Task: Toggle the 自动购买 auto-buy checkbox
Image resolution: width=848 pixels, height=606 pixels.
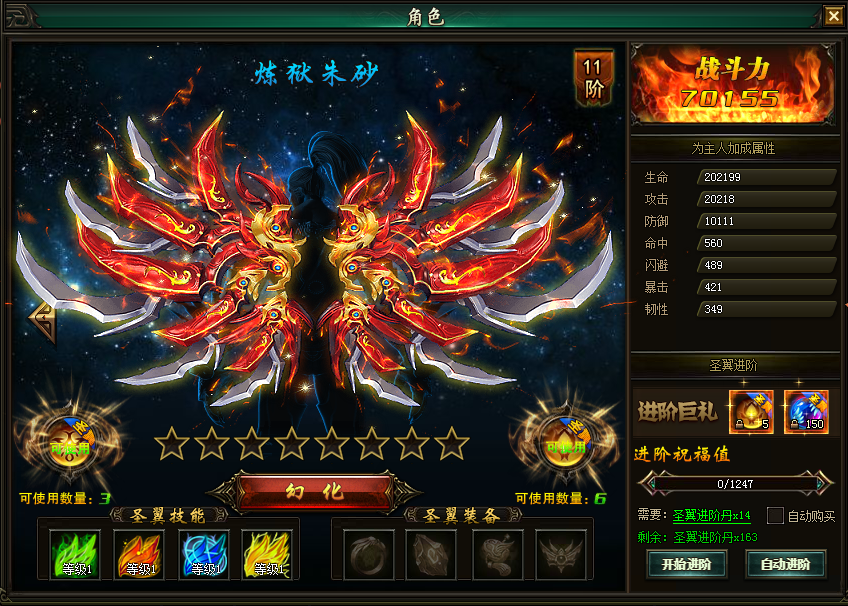Action: [x=775, y=516]
